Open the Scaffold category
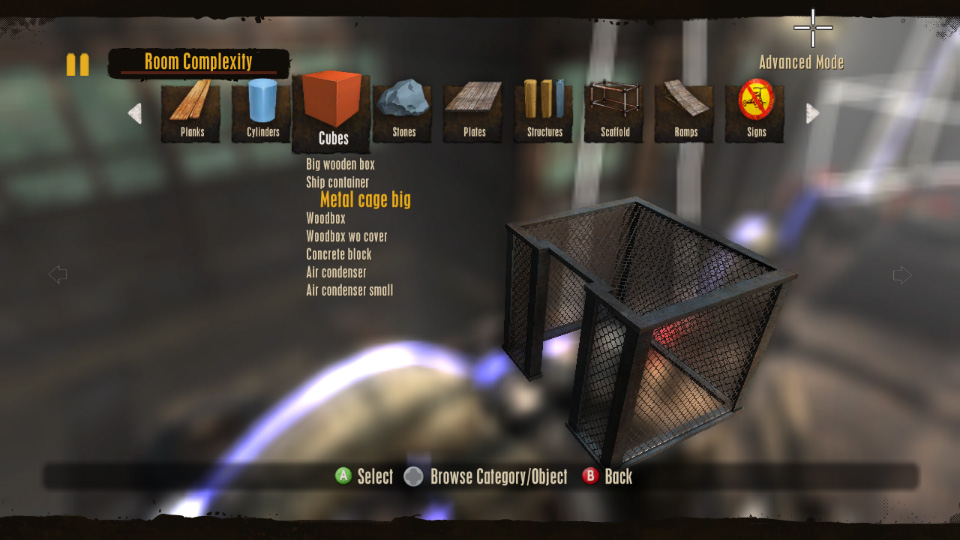Screen dimensions: 960x540 tap(614, 110)
